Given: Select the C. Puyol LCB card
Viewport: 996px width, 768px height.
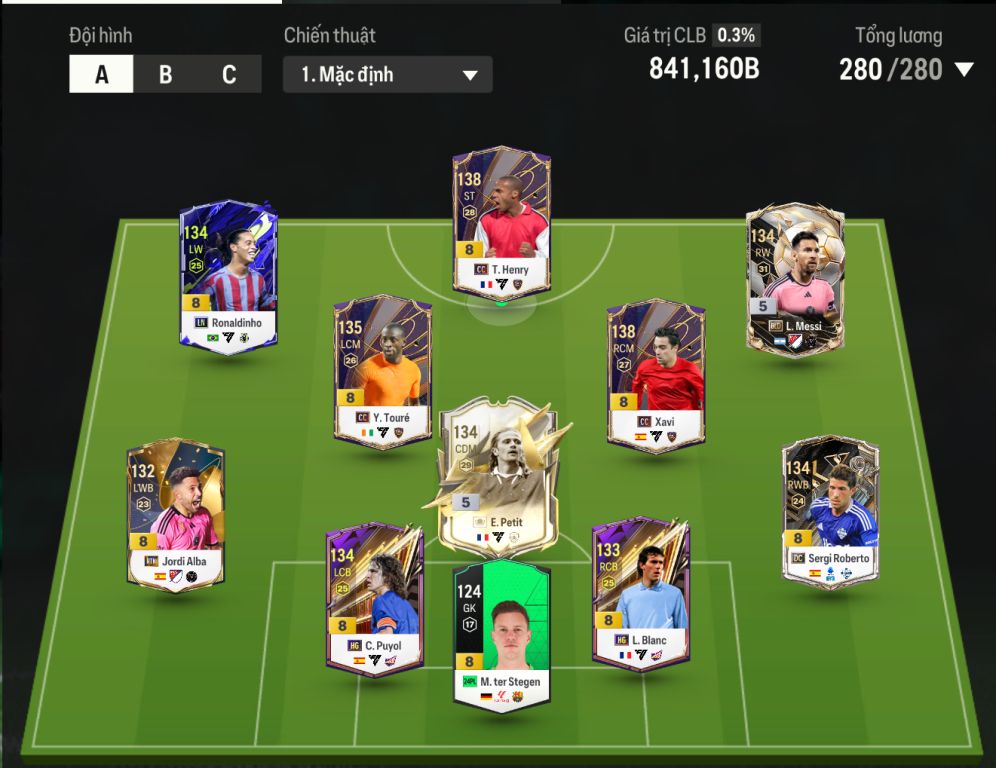Looking at the screenshot, I should point(374,597).
